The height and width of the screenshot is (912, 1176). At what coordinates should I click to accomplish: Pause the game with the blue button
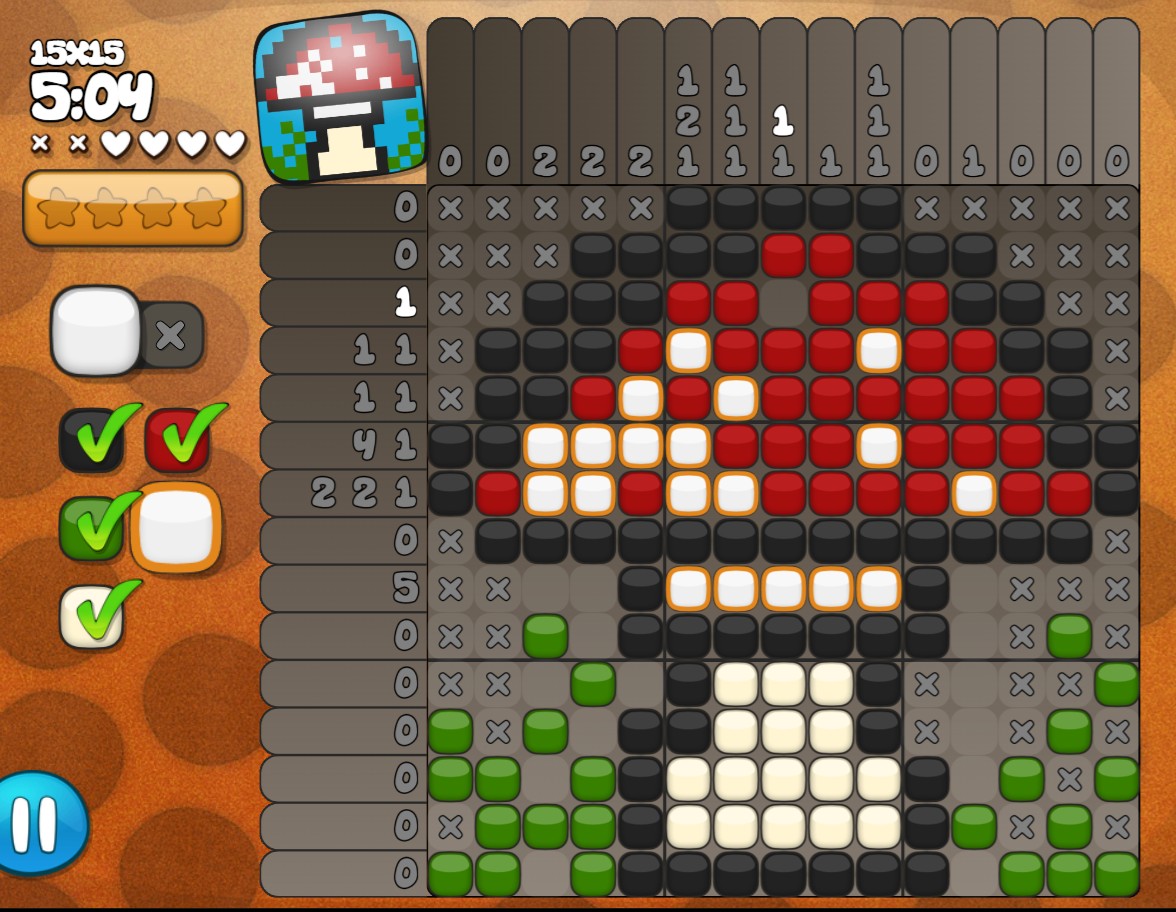pos(40,823)
